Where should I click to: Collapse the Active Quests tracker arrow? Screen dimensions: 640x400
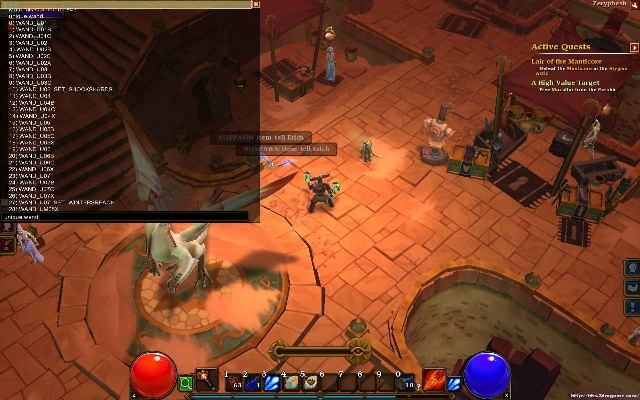(634, 46)
